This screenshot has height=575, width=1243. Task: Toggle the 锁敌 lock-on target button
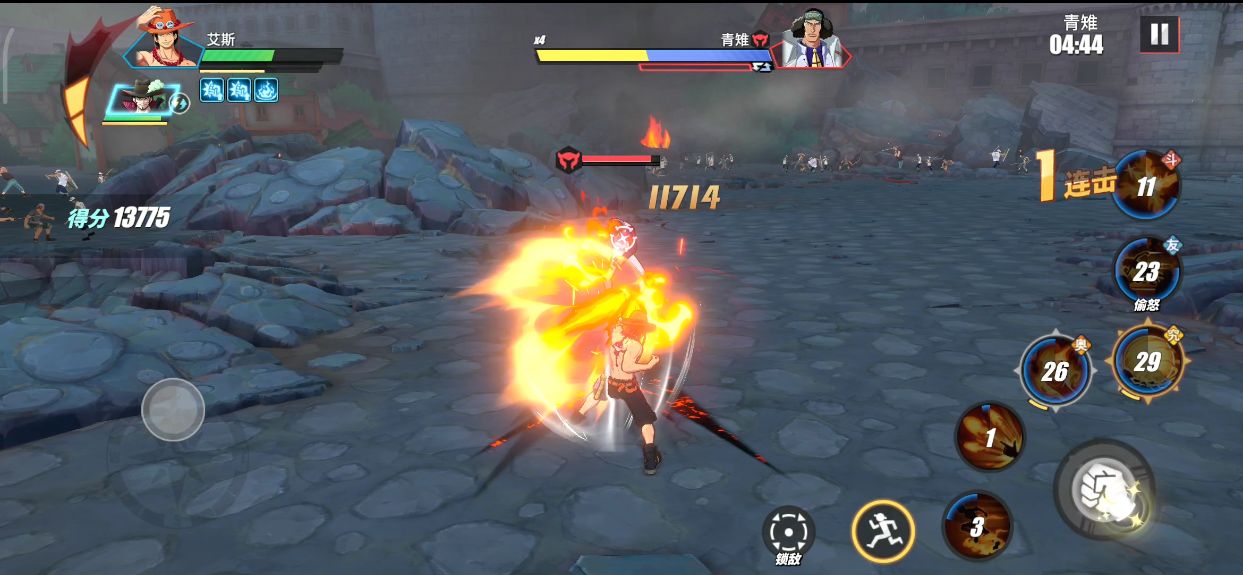(788, 531)
